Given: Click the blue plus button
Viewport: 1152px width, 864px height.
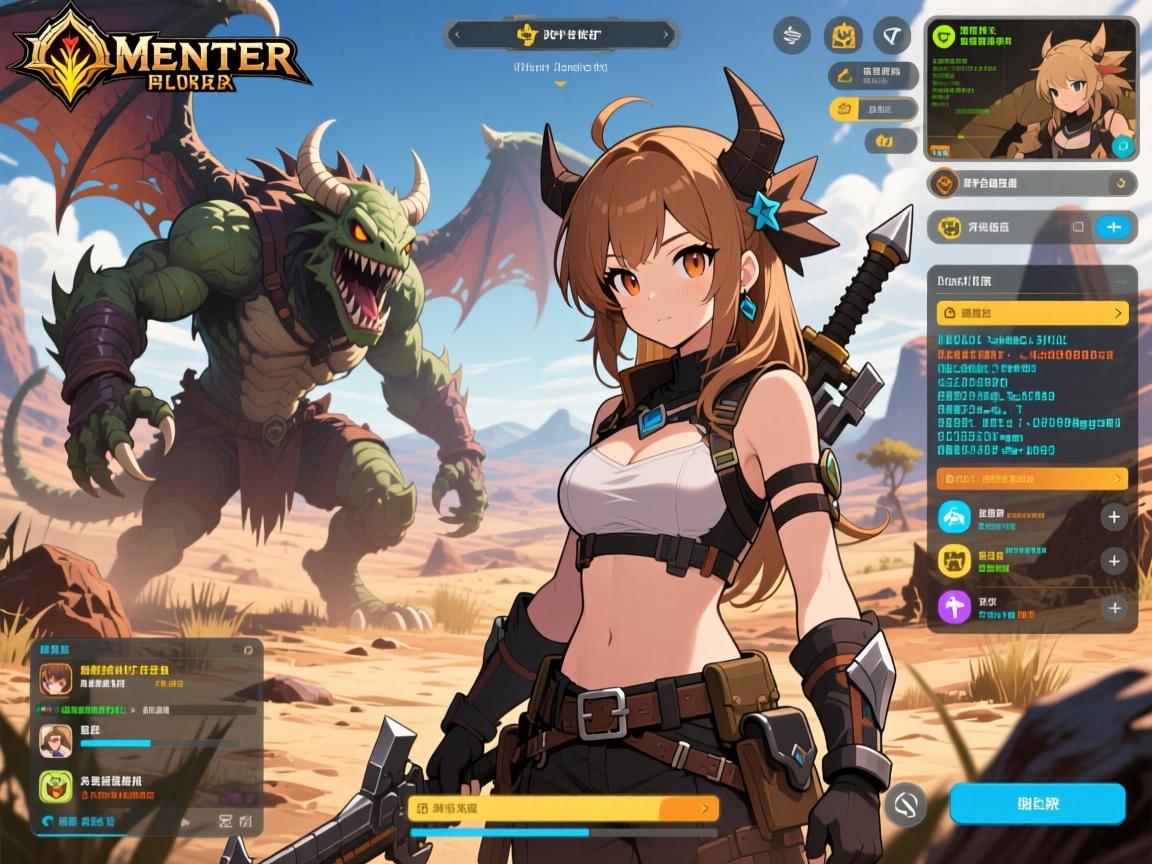Looking at the screenshot, I should coord(1113,227).
